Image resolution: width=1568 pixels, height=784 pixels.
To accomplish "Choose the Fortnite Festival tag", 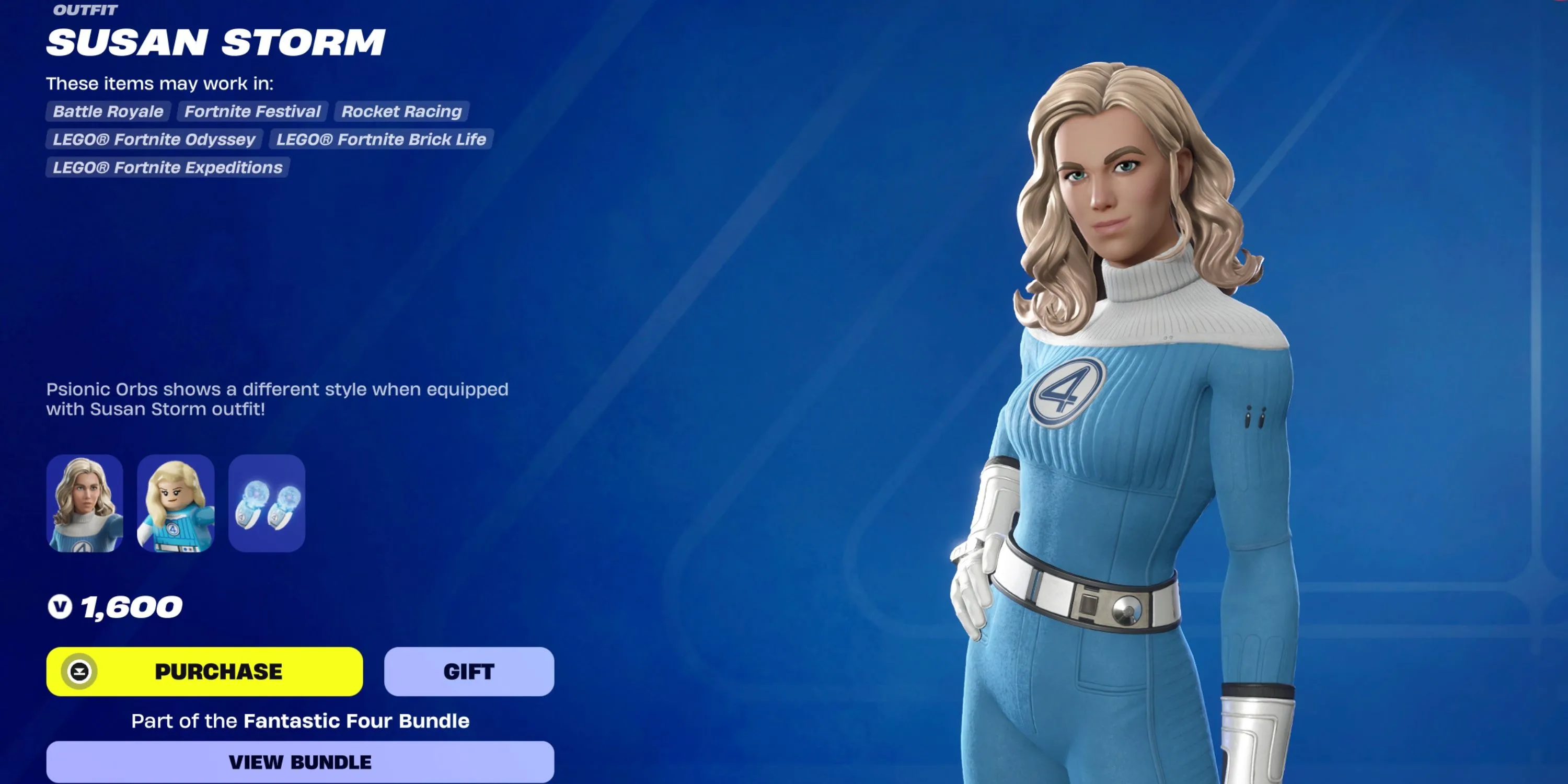I will [x=252, y=111].
